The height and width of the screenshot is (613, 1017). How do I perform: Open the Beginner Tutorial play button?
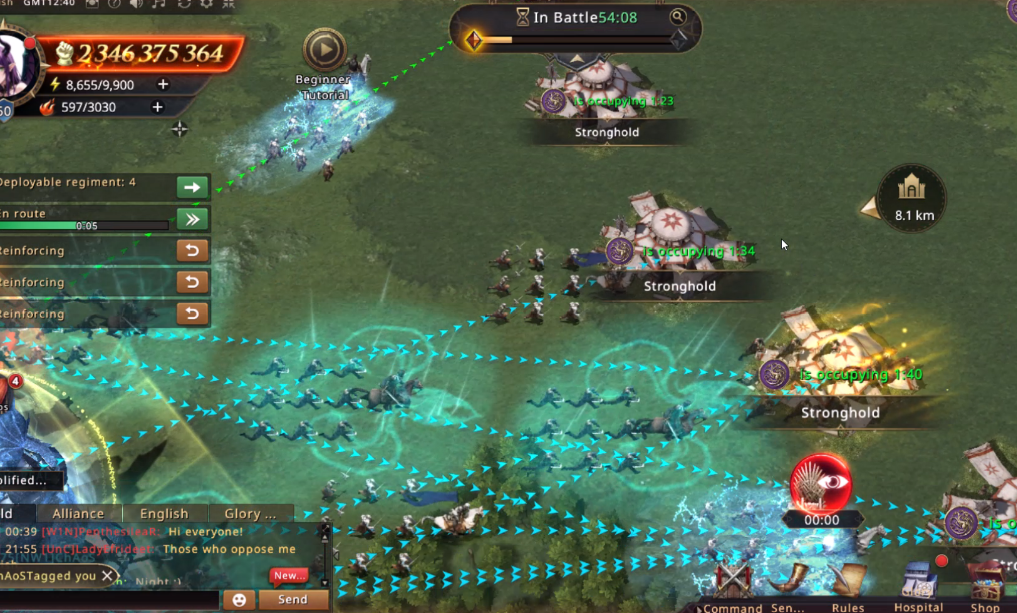click(324, 49)
